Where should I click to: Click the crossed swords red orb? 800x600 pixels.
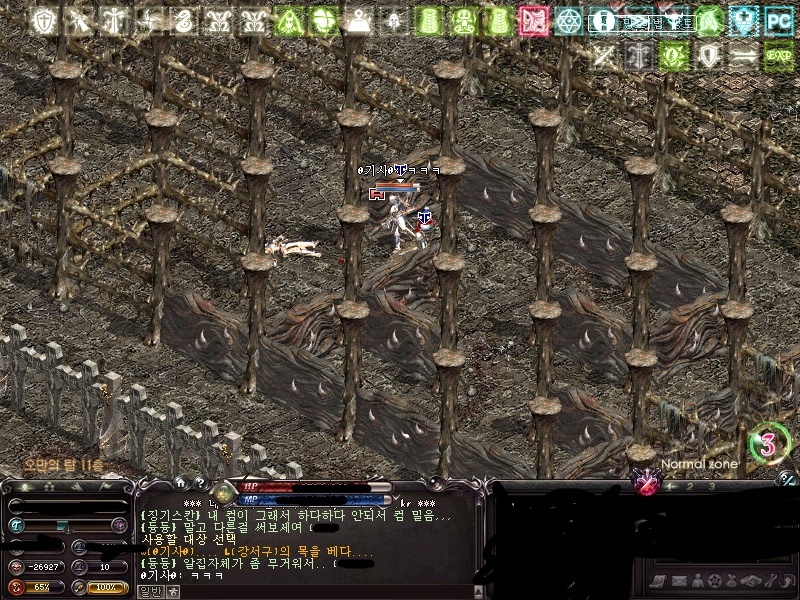(x=648, y=485)
